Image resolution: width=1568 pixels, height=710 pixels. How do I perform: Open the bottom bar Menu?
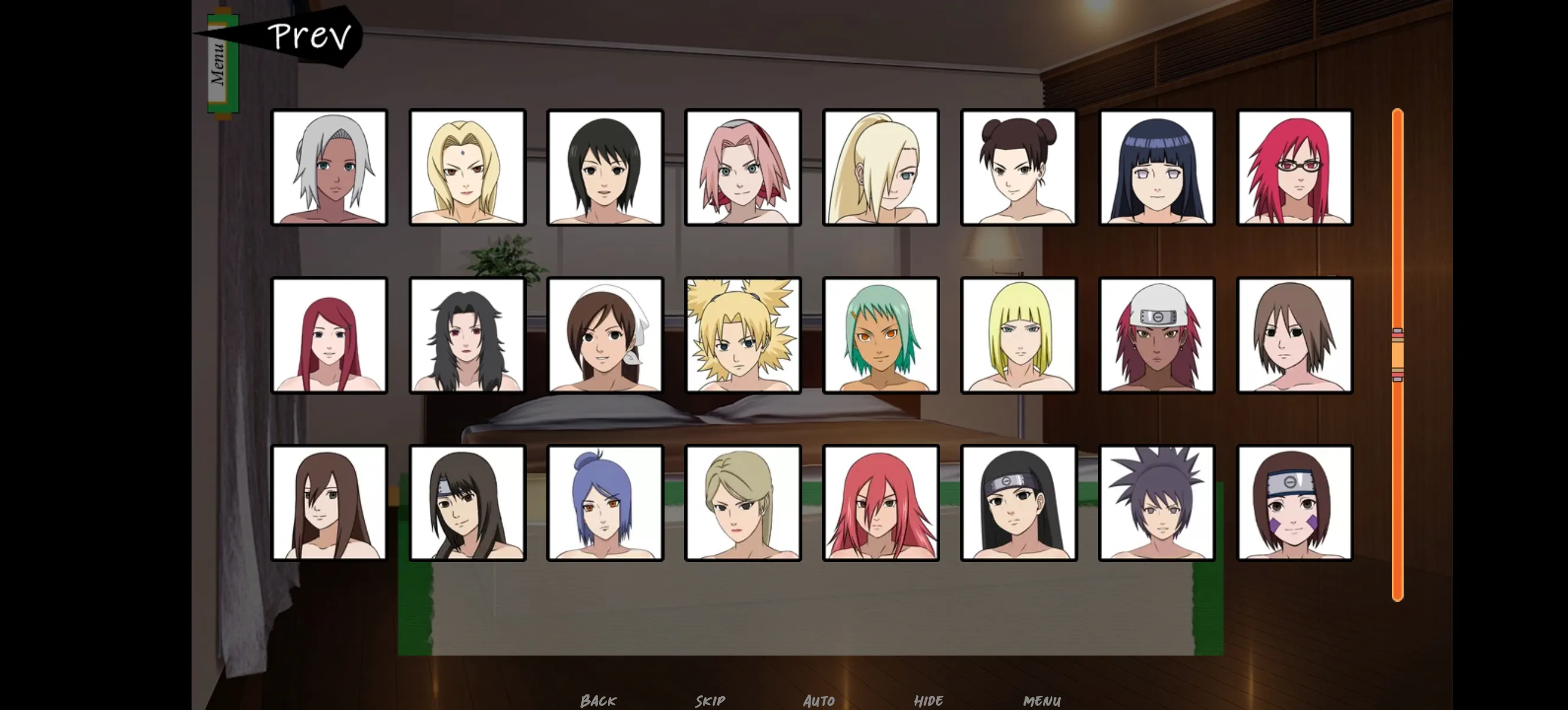point(1041,701)
